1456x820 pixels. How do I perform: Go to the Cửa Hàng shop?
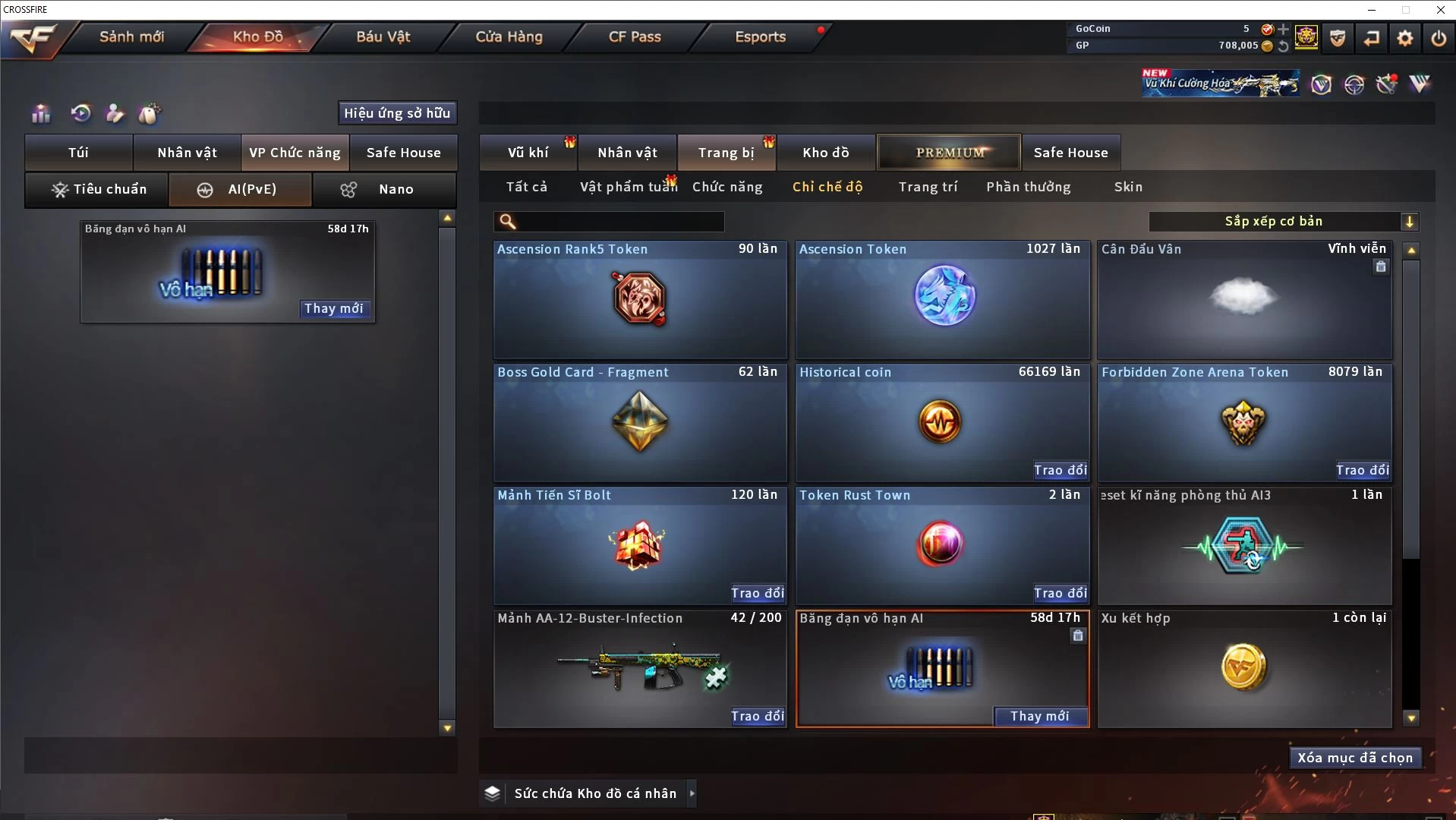click(509, 36)
